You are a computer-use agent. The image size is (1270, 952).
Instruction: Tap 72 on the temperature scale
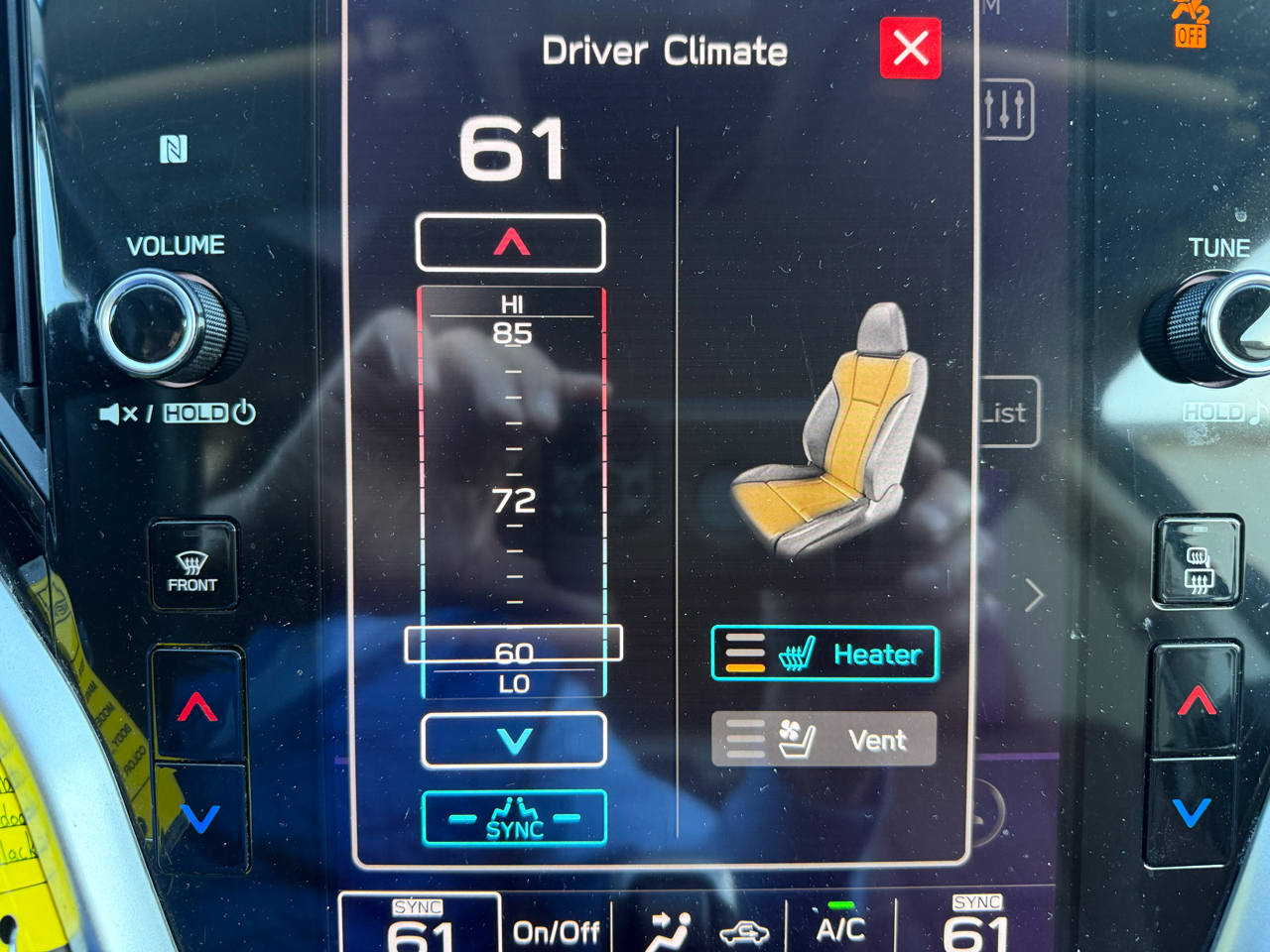click(514, 501)
